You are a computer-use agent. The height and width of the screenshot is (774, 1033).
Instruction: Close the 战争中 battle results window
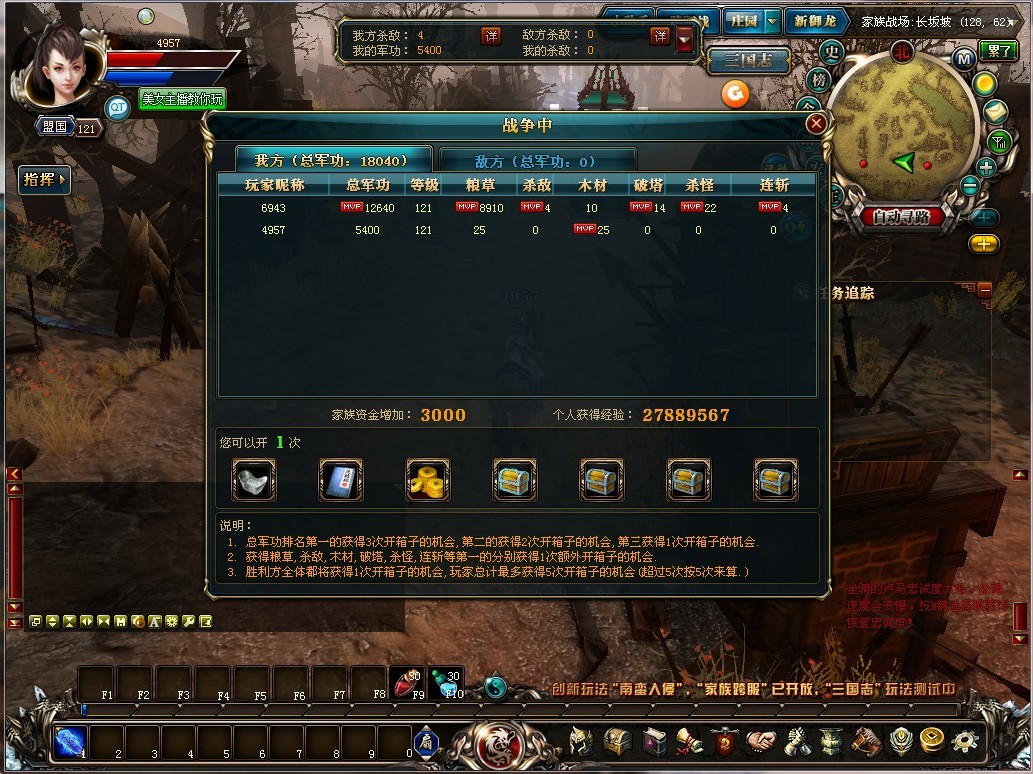click(x=816, y=124)
